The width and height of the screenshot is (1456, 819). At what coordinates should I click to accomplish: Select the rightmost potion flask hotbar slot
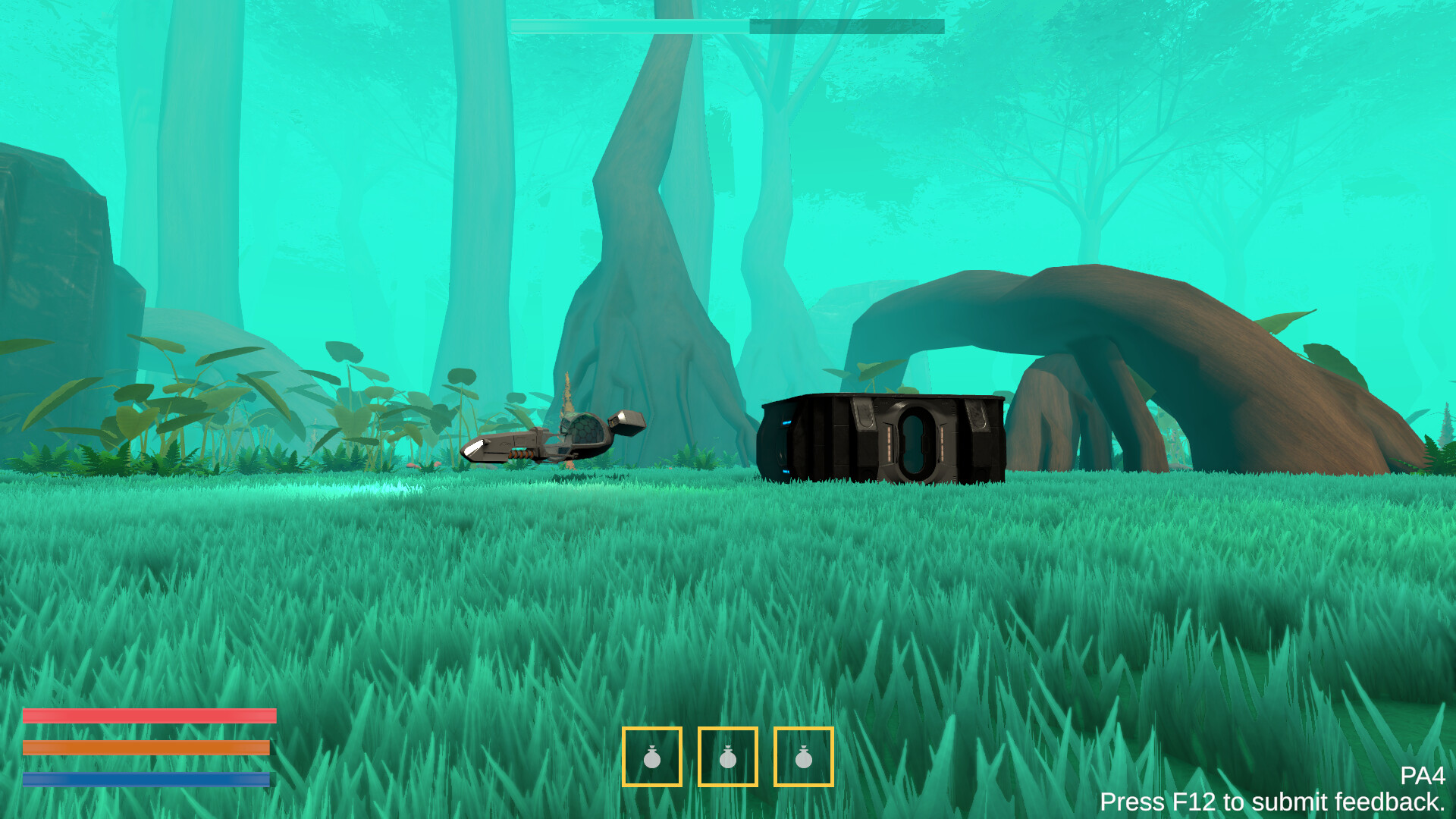point(803,758)
